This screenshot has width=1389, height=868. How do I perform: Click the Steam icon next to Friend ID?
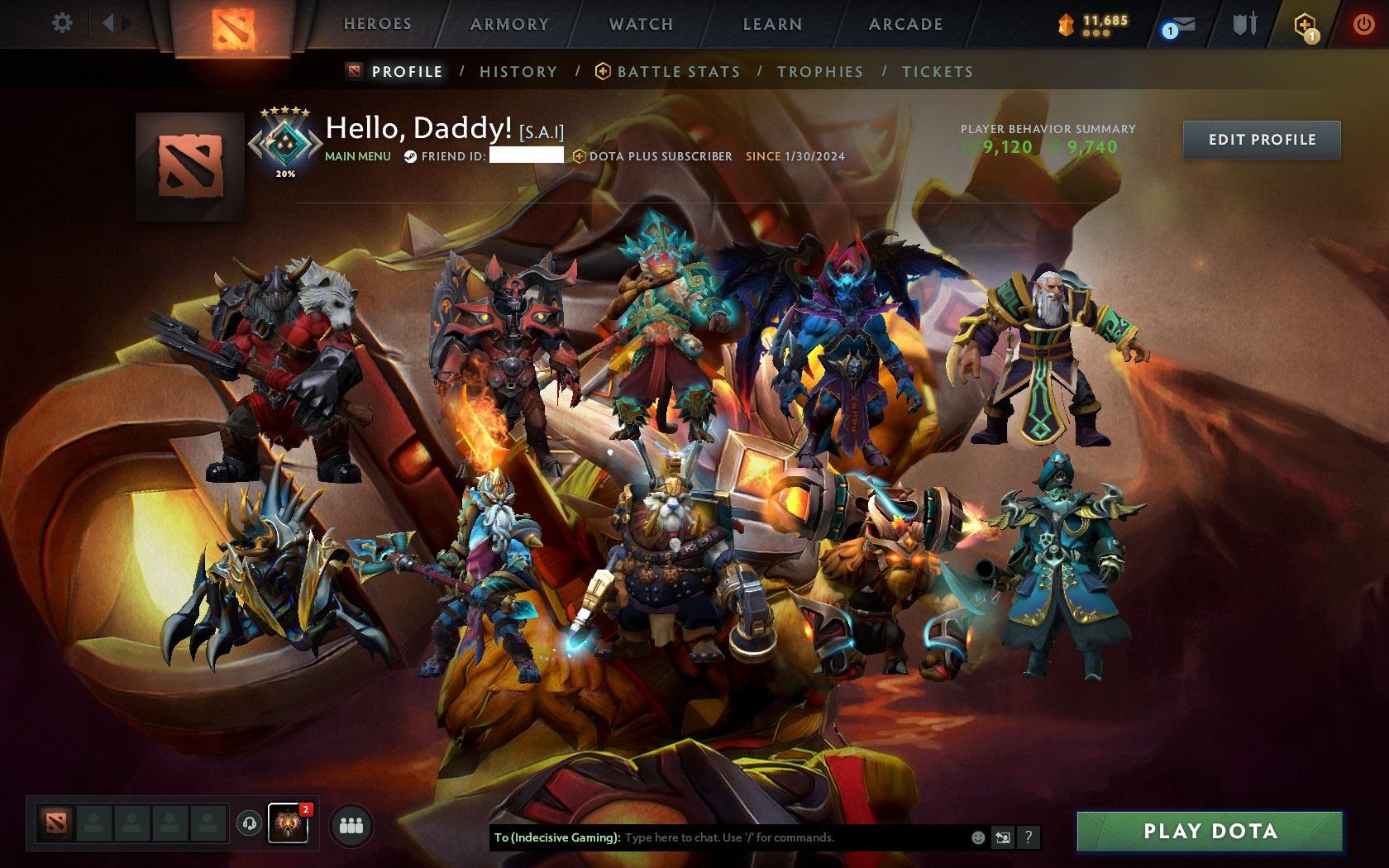click(410, 157)
